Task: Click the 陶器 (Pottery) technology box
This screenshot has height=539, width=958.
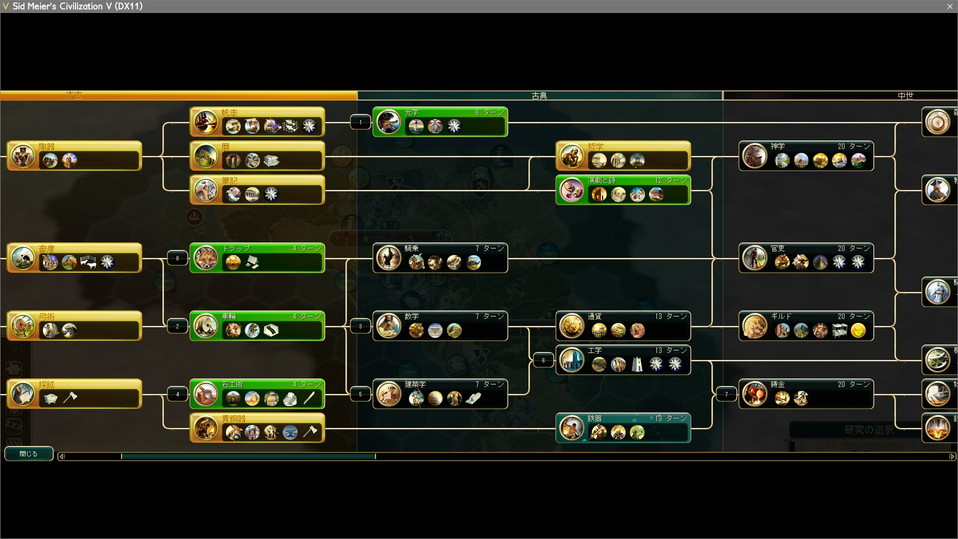Action: pos(74,155)
